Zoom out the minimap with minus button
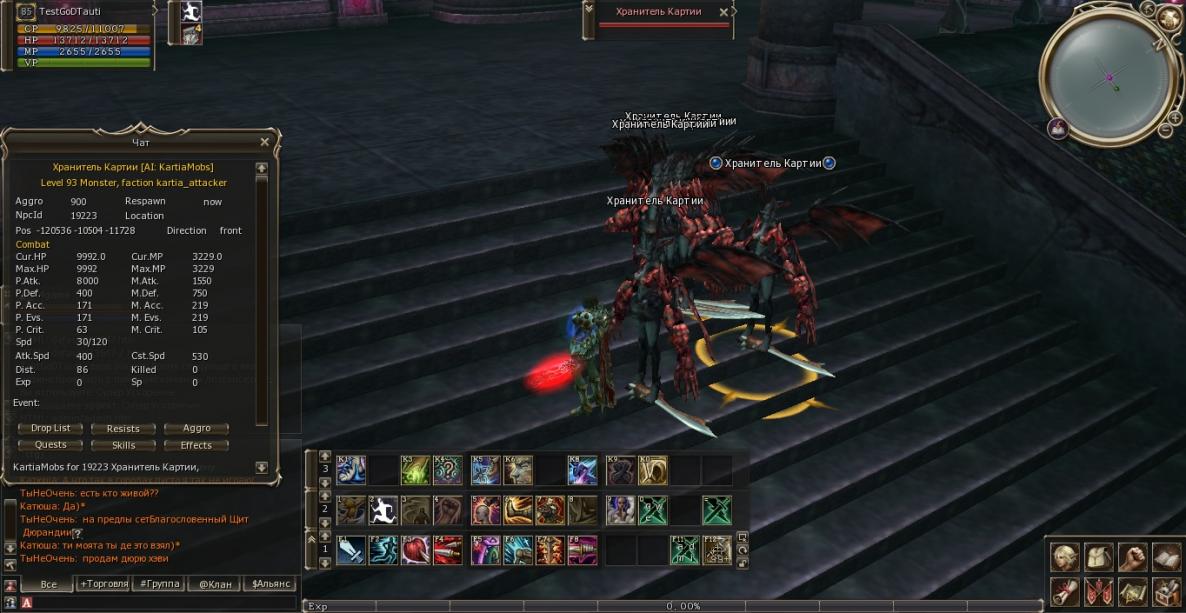Screen dimensions: 1186x613 pyautogui.click(x=1166, y=130)
